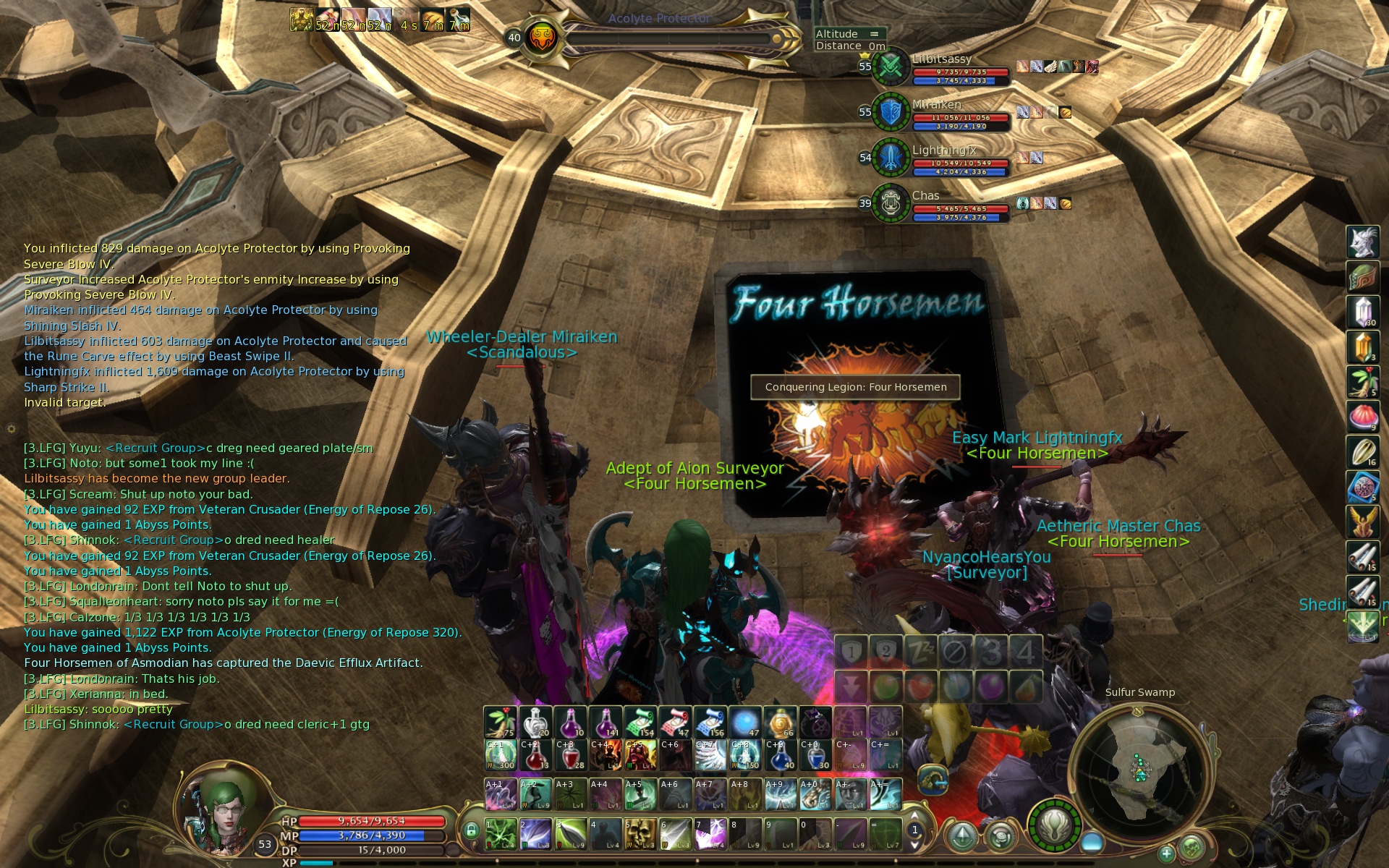Use the red scroll with count 47
Image resolution: width=1389 pixels, height=868 pixels.
pyautogui.click(x=675, y=723)
